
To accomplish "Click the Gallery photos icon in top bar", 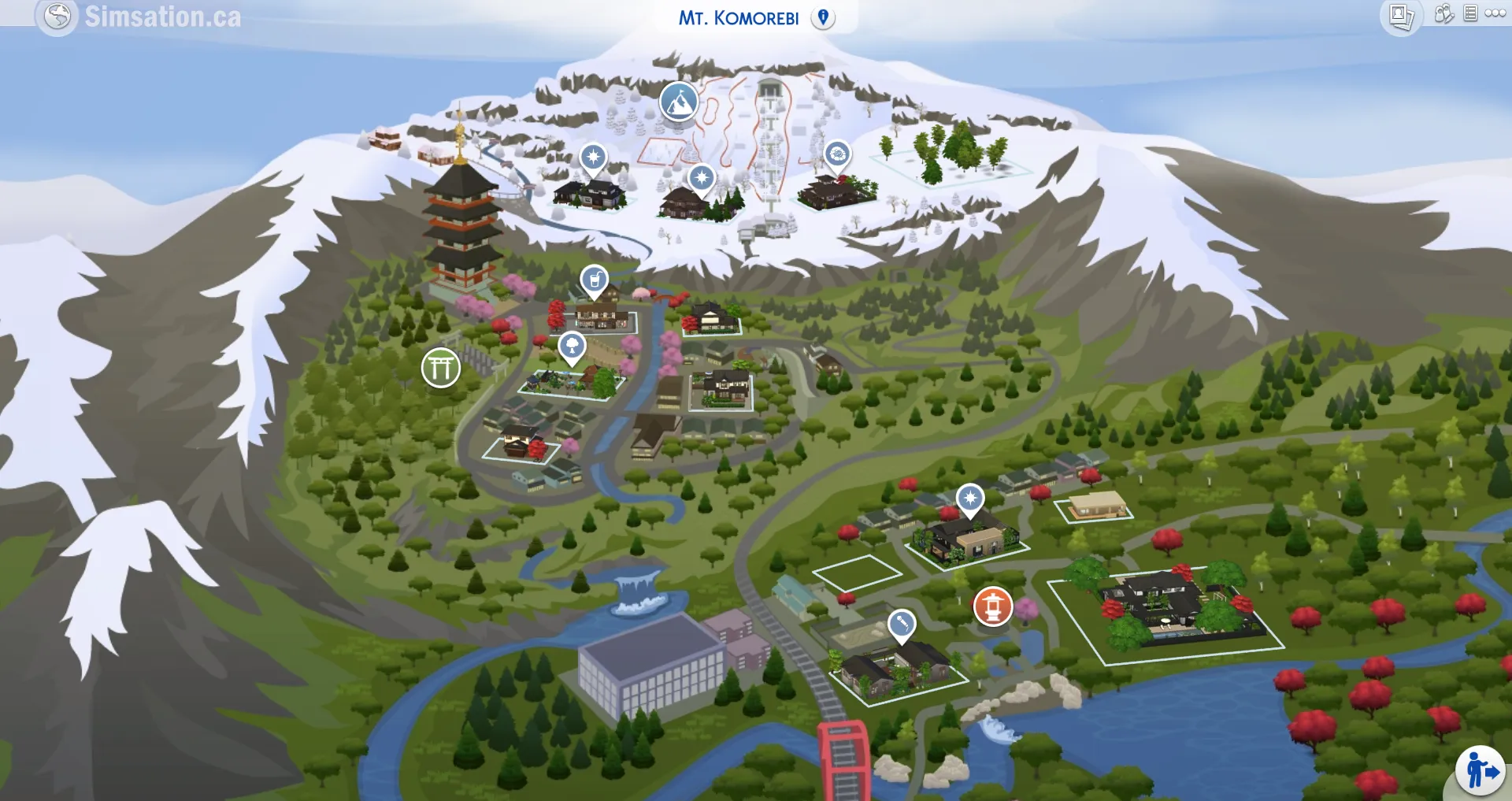I will click(x=1402, y=13).
